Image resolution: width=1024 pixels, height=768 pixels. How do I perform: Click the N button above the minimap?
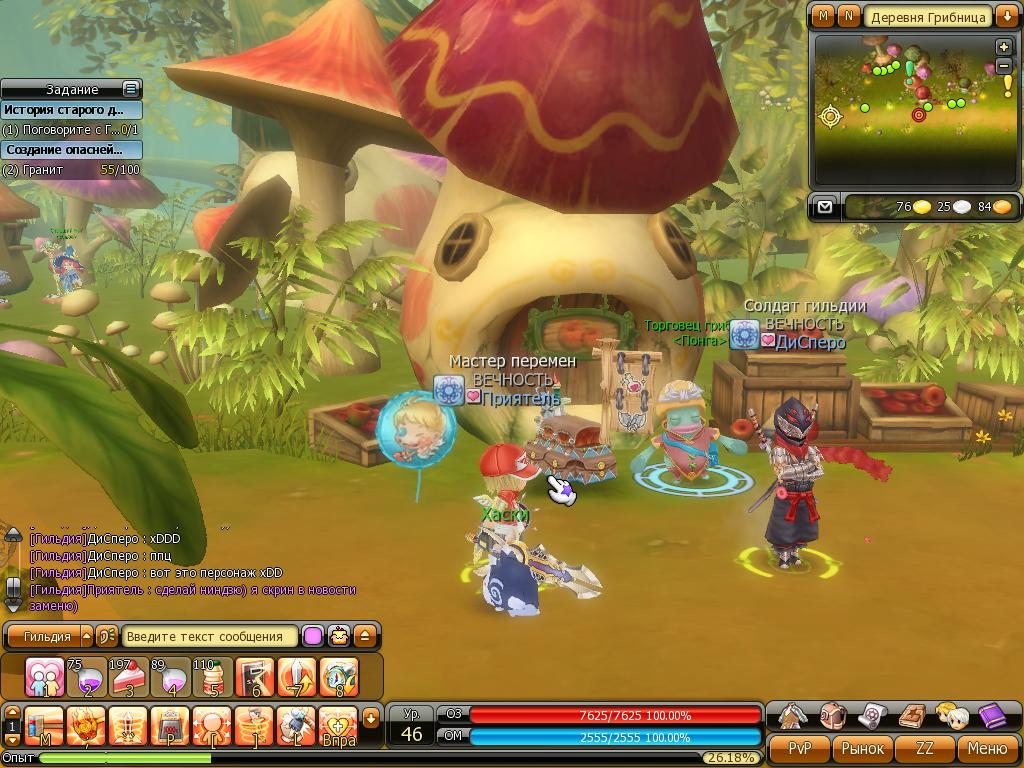click(848, 16)
